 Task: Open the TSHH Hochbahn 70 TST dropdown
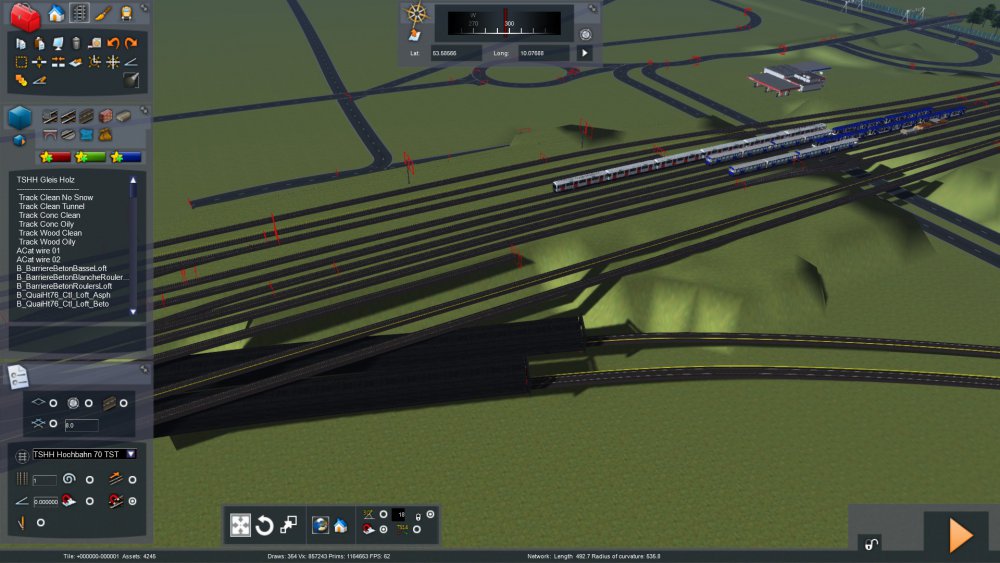pyautogui.click(x=131, y=454)
